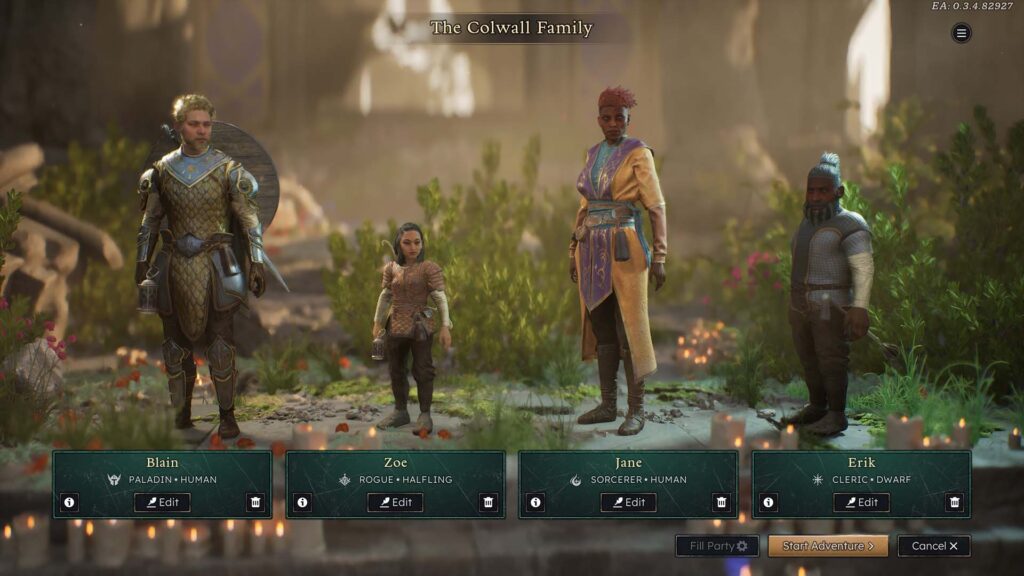
Task: Edit Jane the Sorcerer
Action: [628, 502]
